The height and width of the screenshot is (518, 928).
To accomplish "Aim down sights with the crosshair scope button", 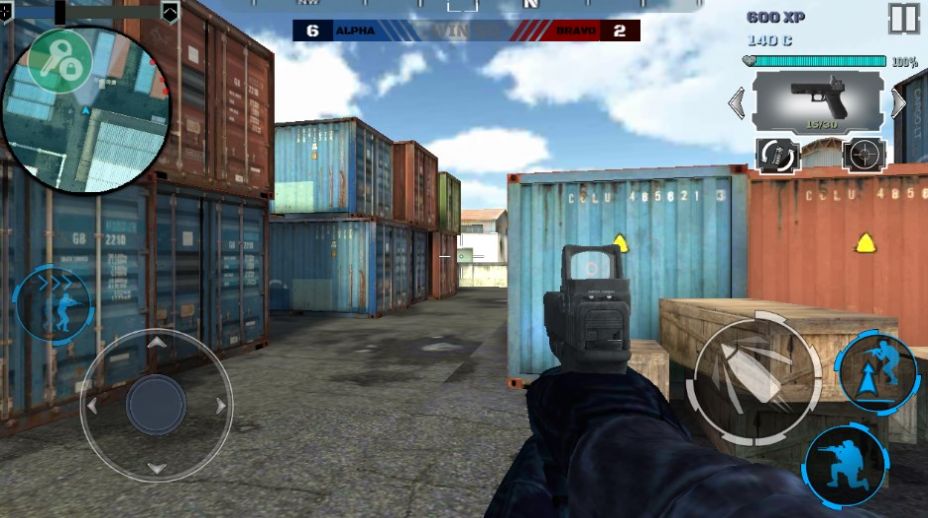I will coord(863,155).
